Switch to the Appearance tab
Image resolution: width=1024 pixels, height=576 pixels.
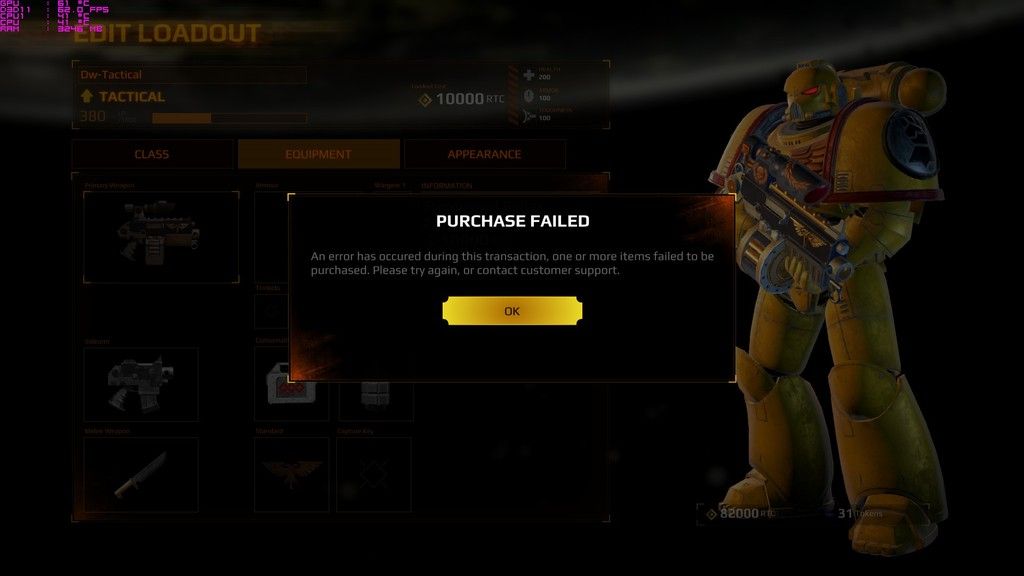pos(484,154)
